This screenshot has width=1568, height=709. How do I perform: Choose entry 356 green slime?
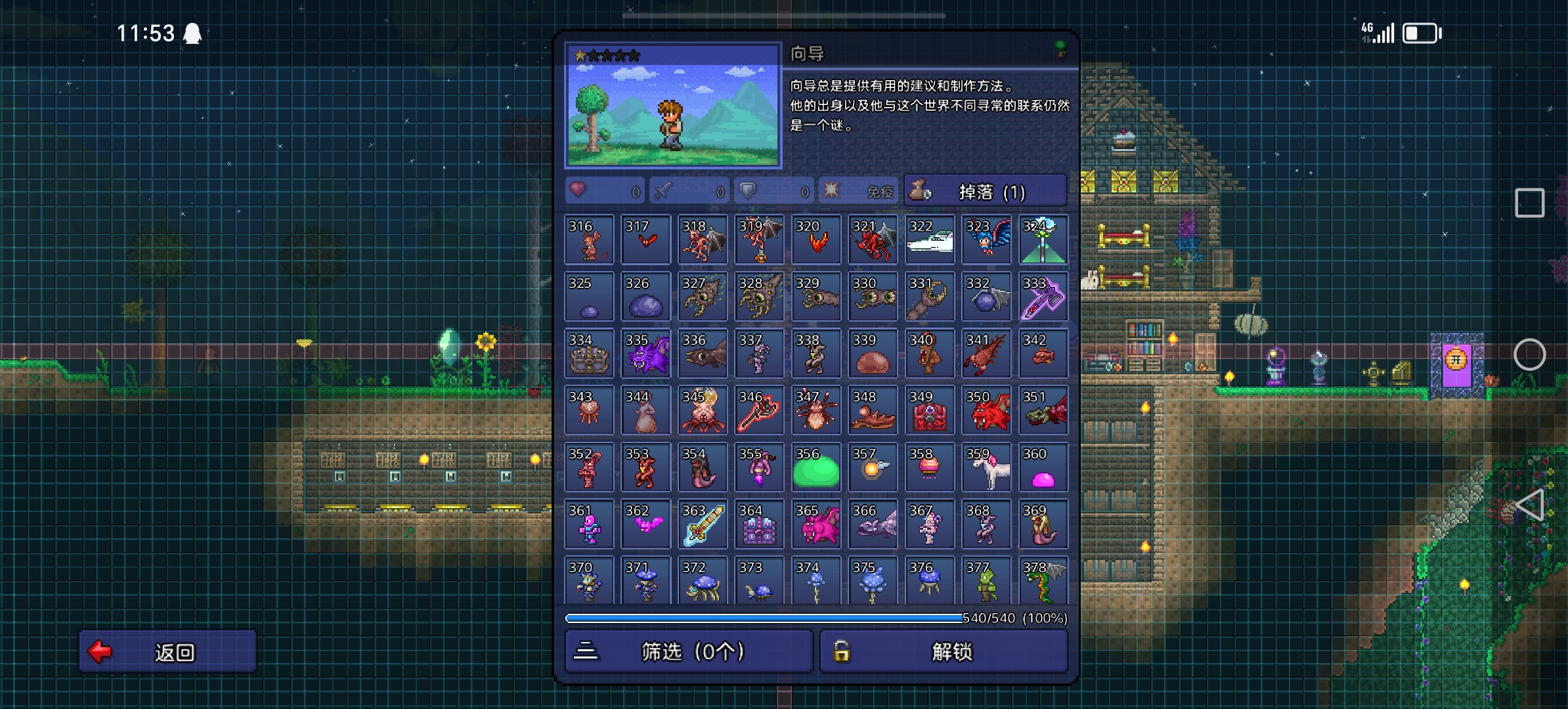tap(816, 467)
